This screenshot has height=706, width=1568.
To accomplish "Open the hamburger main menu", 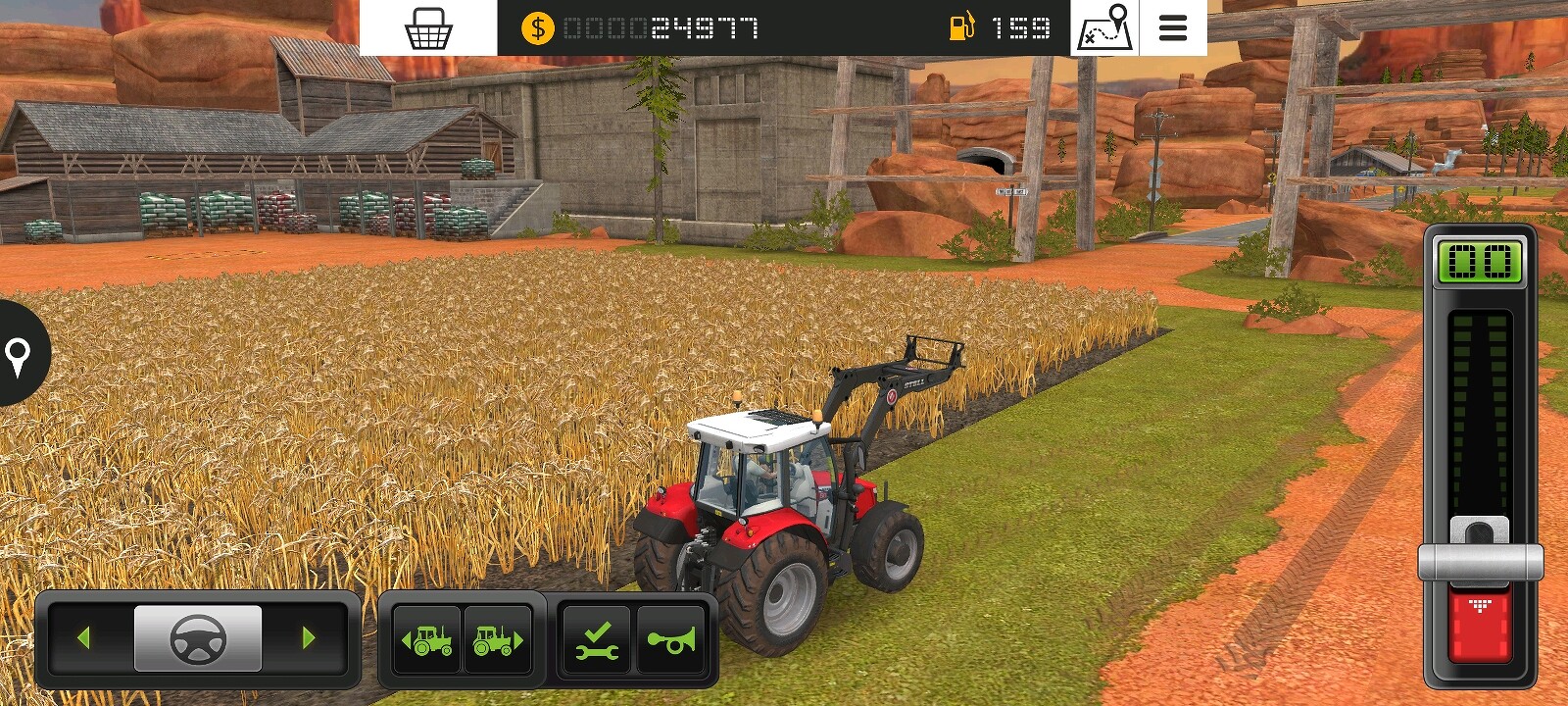I will pos(1172,28).
